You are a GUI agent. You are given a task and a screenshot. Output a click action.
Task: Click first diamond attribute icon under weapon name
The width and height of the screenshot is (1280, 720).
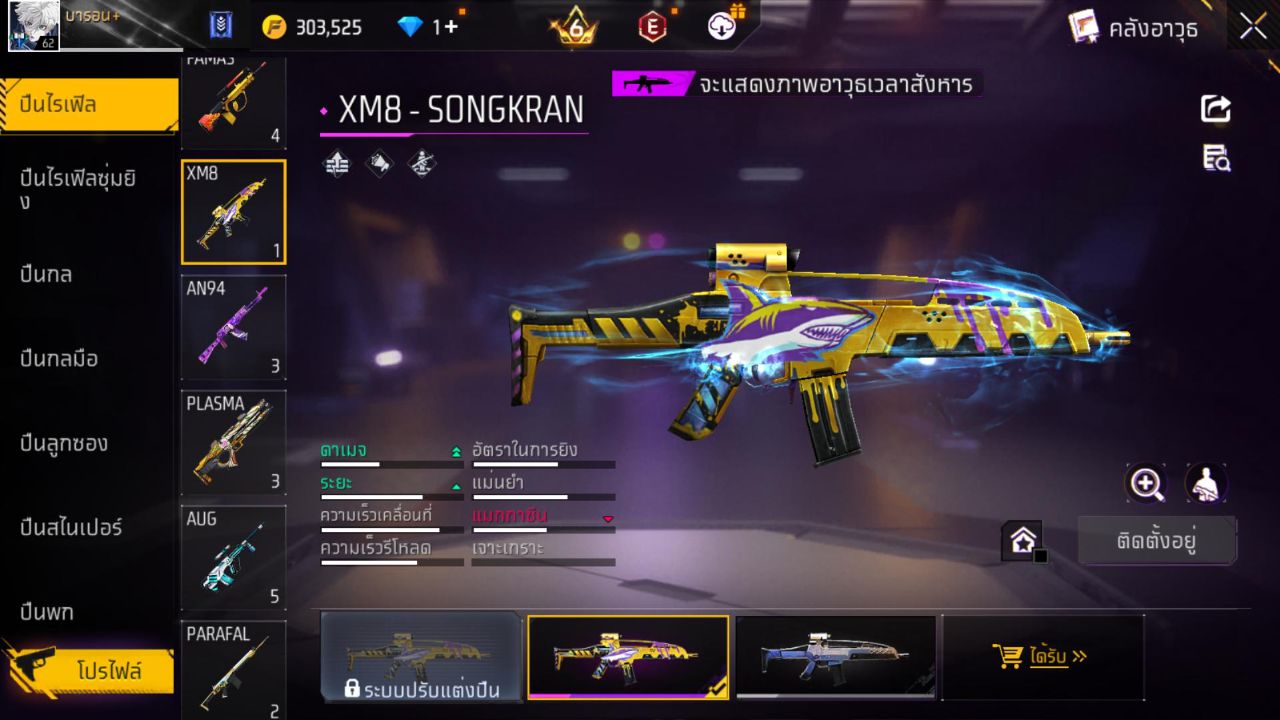(x=335, y=165)
